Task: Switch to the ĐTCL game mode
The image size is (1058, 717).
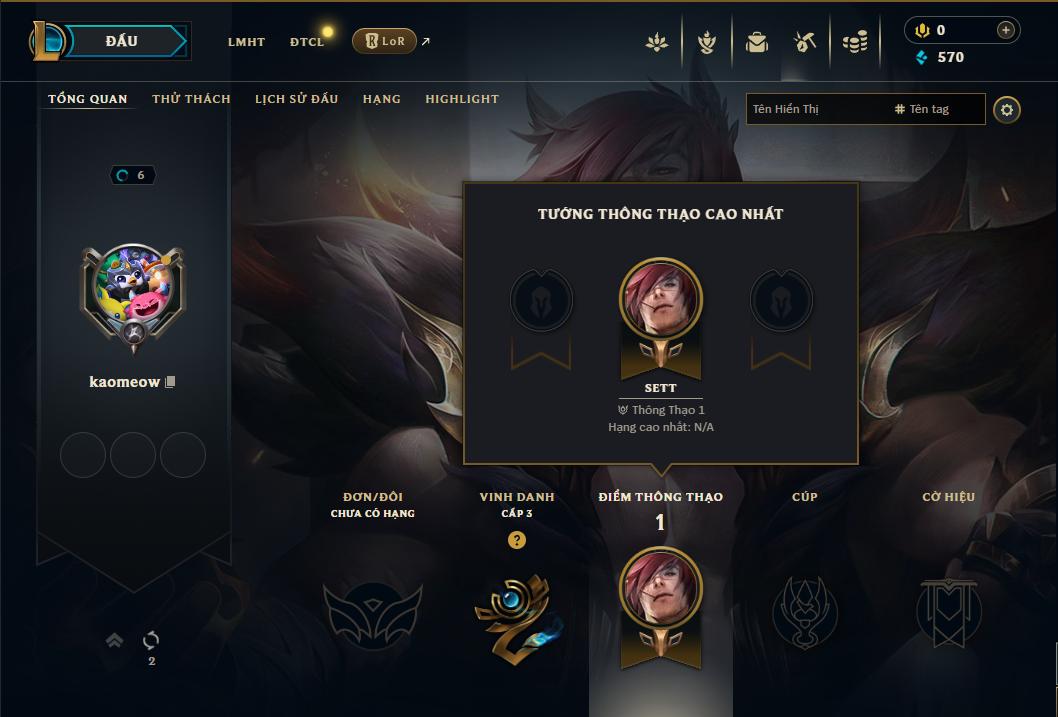Action: pos(307,42)
